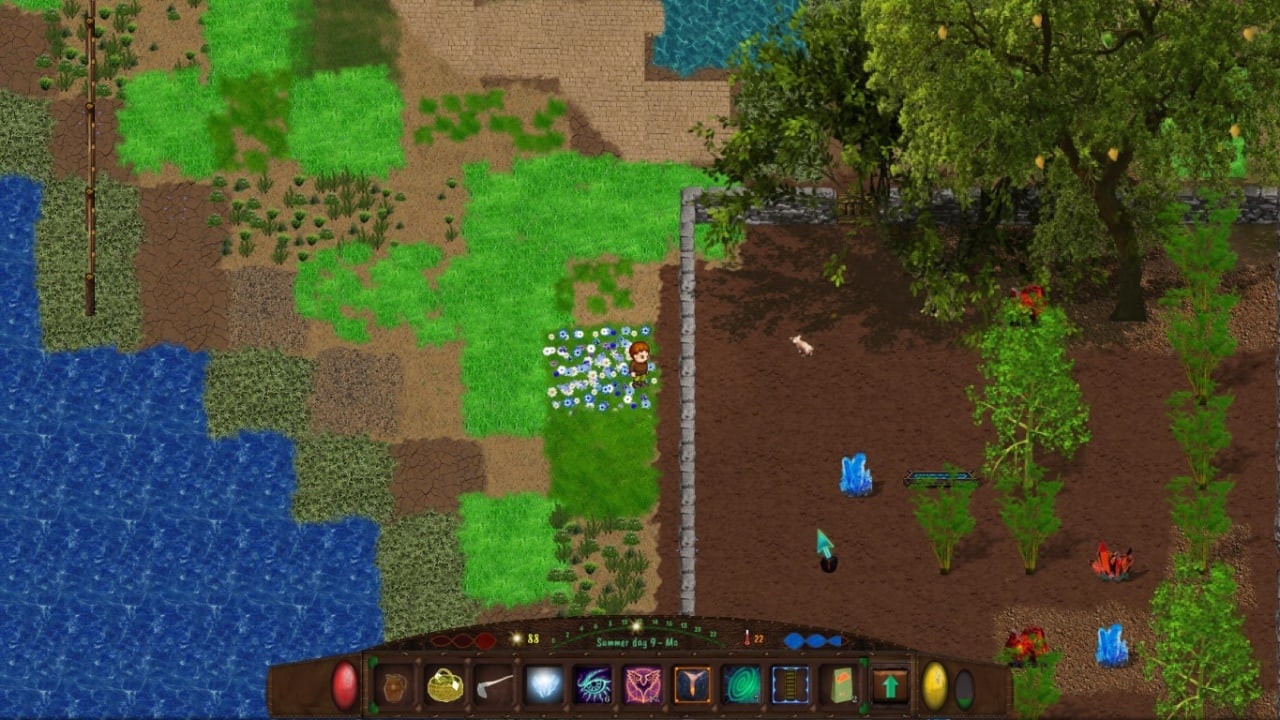The image size is (1280, 720).
Task: Activate the white glowing crystal spell
Action: [544, 686]
